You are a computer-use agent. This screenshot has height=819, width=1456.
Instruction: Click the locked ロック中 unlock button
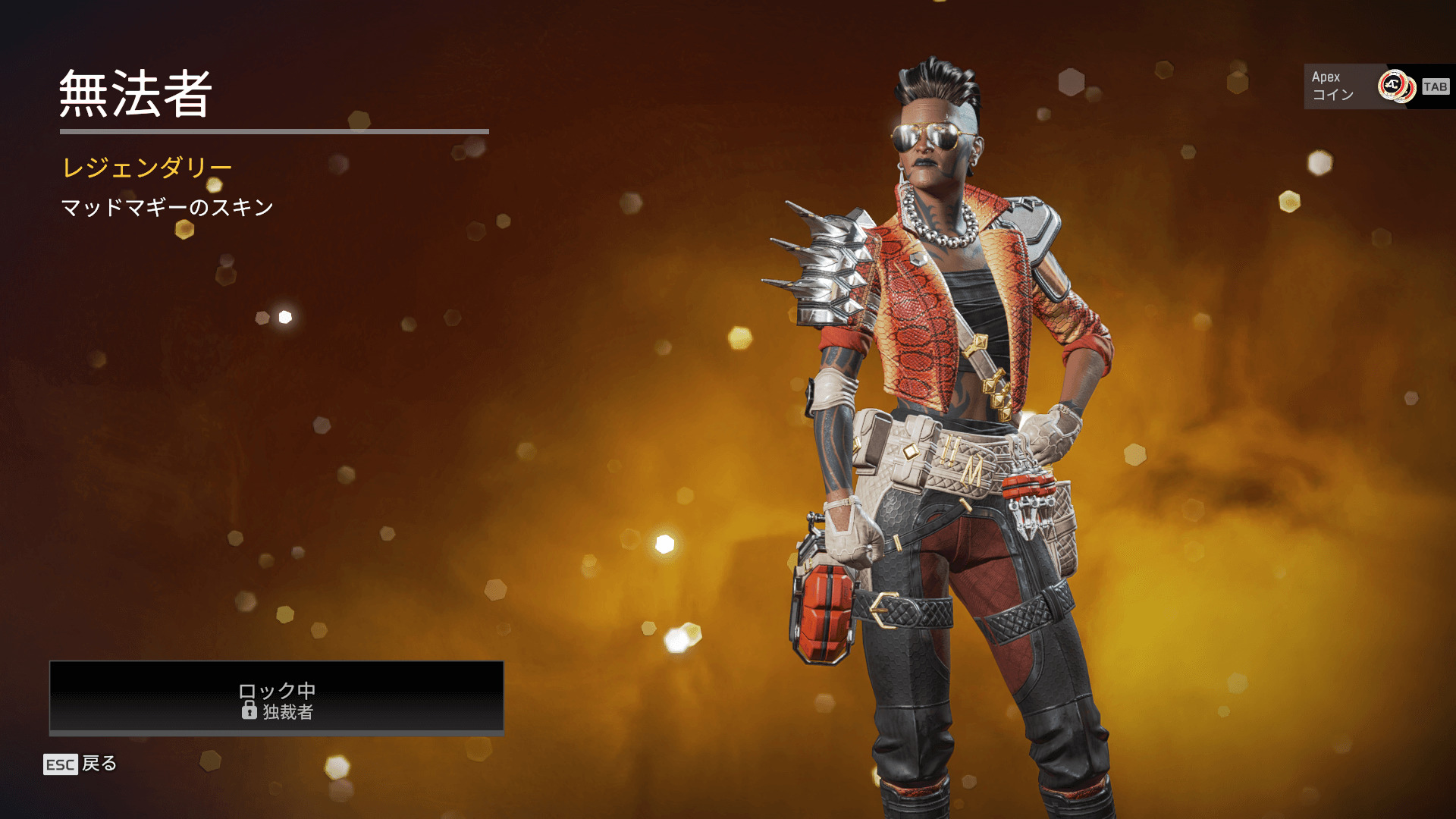pyautogui.click(x=277, y=698)
